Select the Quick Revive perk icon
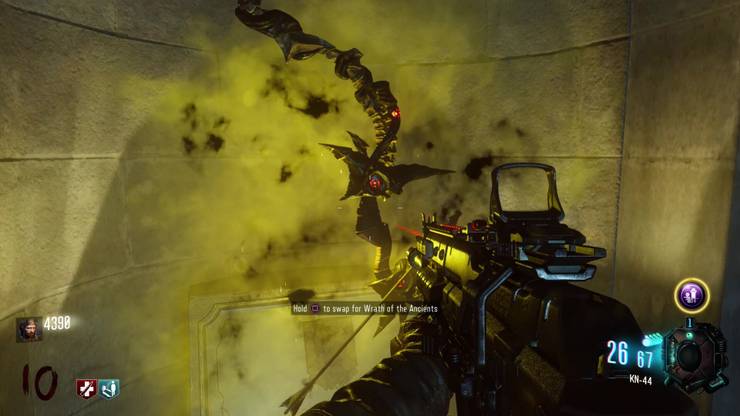 [x=108, y=388]
